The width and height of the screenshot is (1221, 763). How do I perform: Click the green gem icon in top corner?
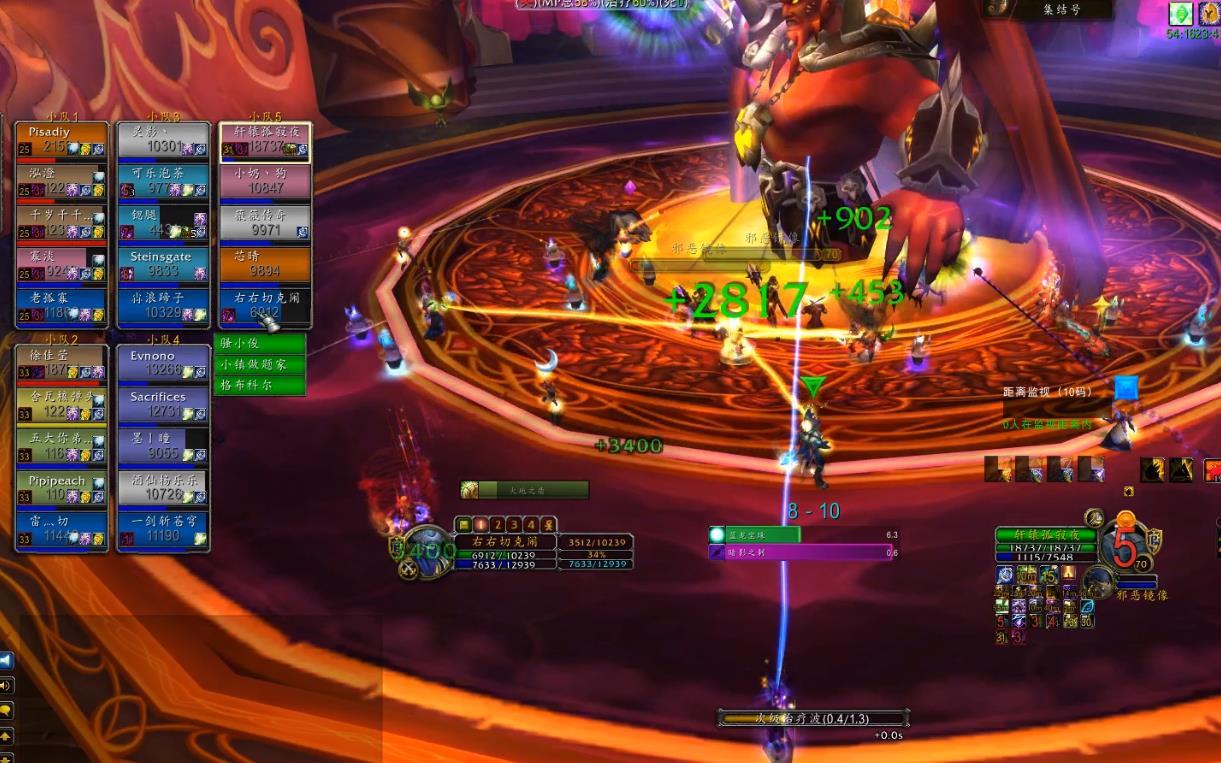point(1181,13)
